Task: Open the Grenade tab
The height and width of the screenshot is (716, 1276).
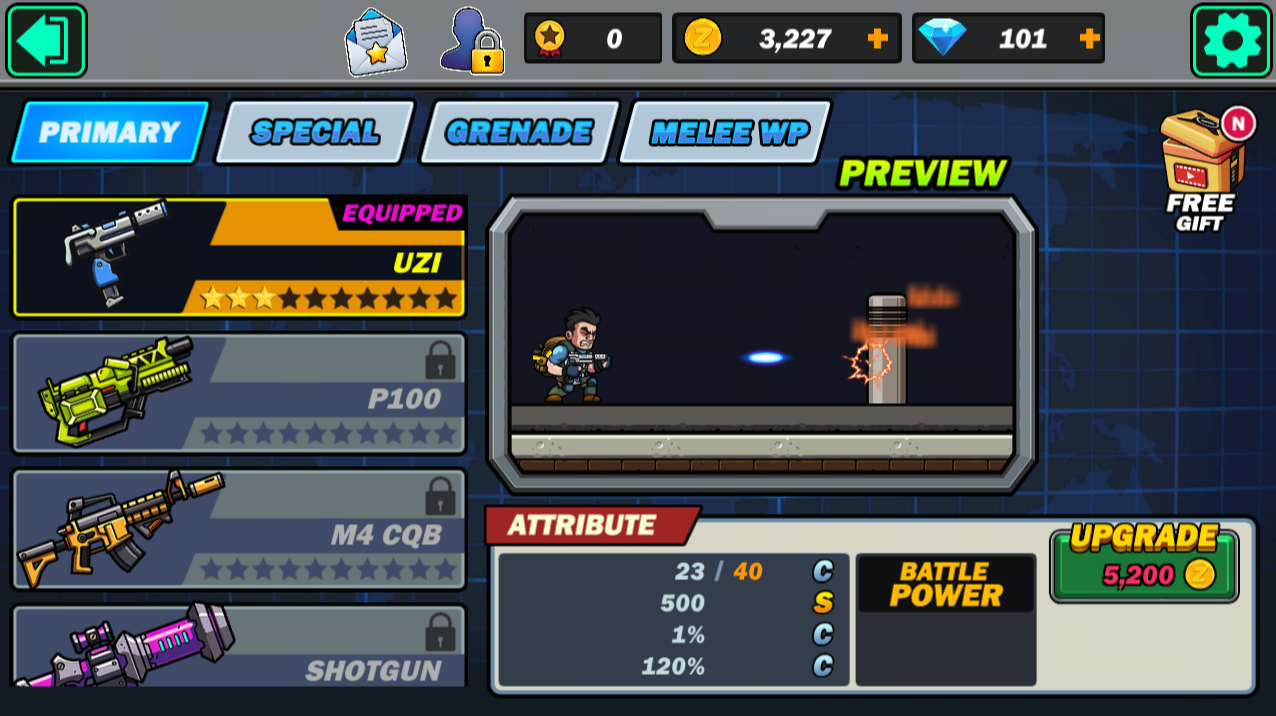Action: click(x=519, y=132)
